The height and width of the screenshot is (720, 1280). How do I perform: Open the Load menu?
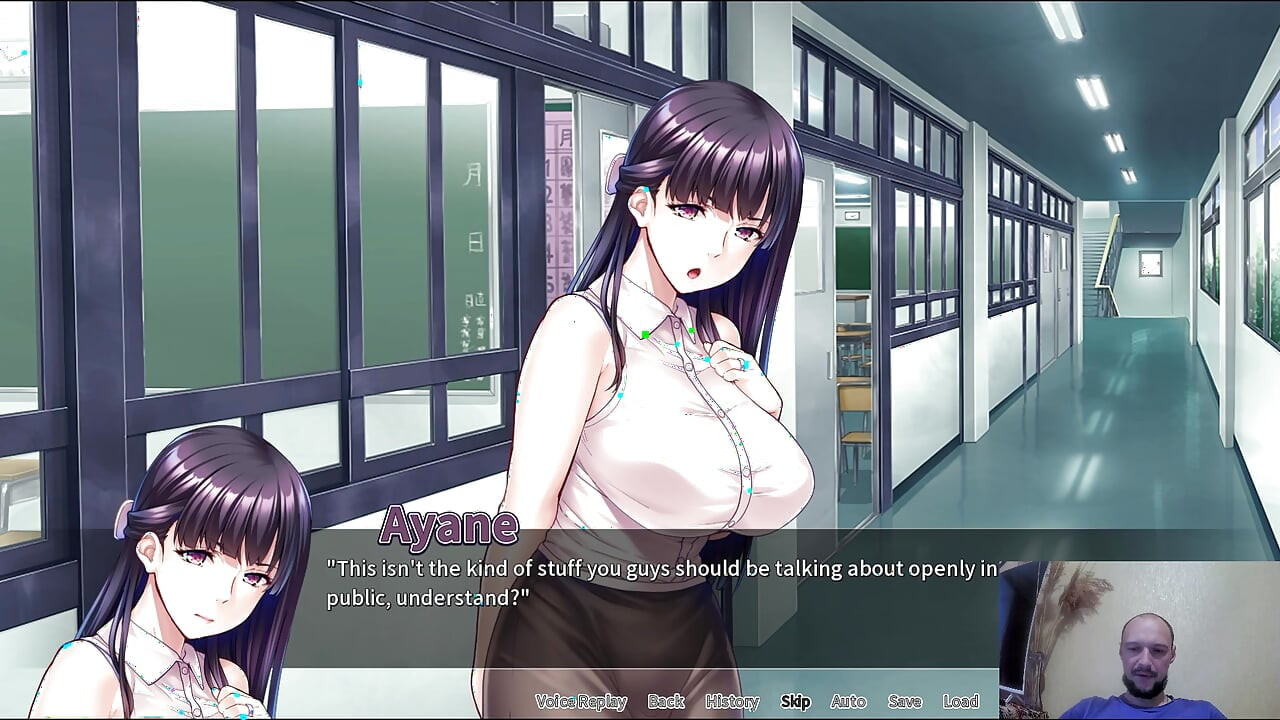[x=960, y=701]
